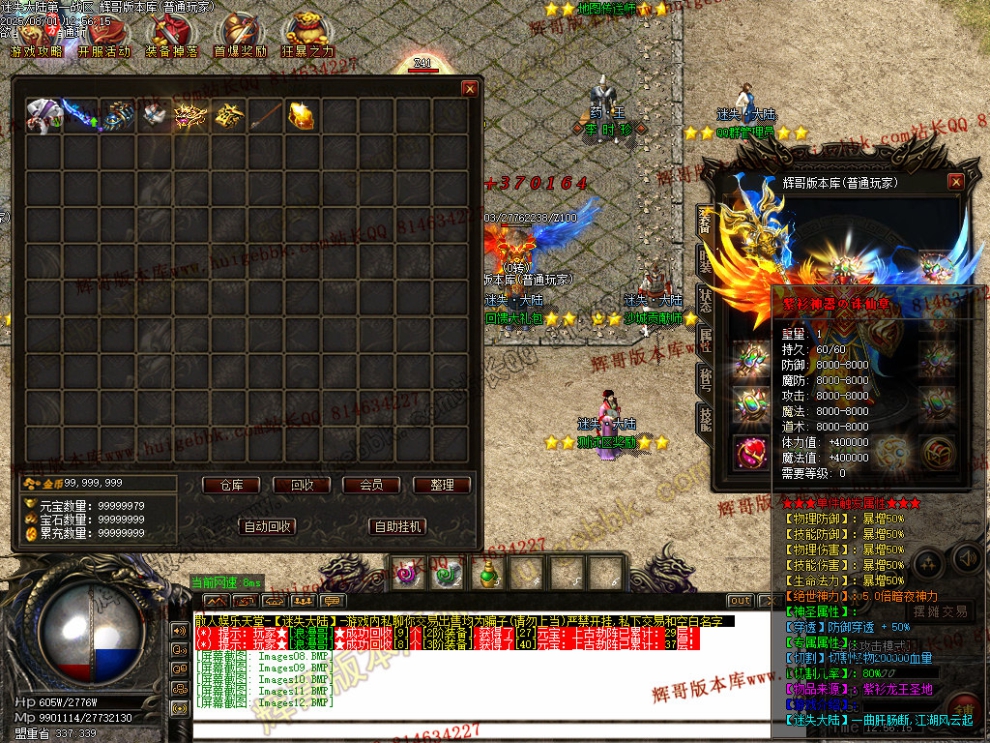This screenshot has height=743, width=990.
Task: Close the character equipment panel
Action: pos(956,182)
